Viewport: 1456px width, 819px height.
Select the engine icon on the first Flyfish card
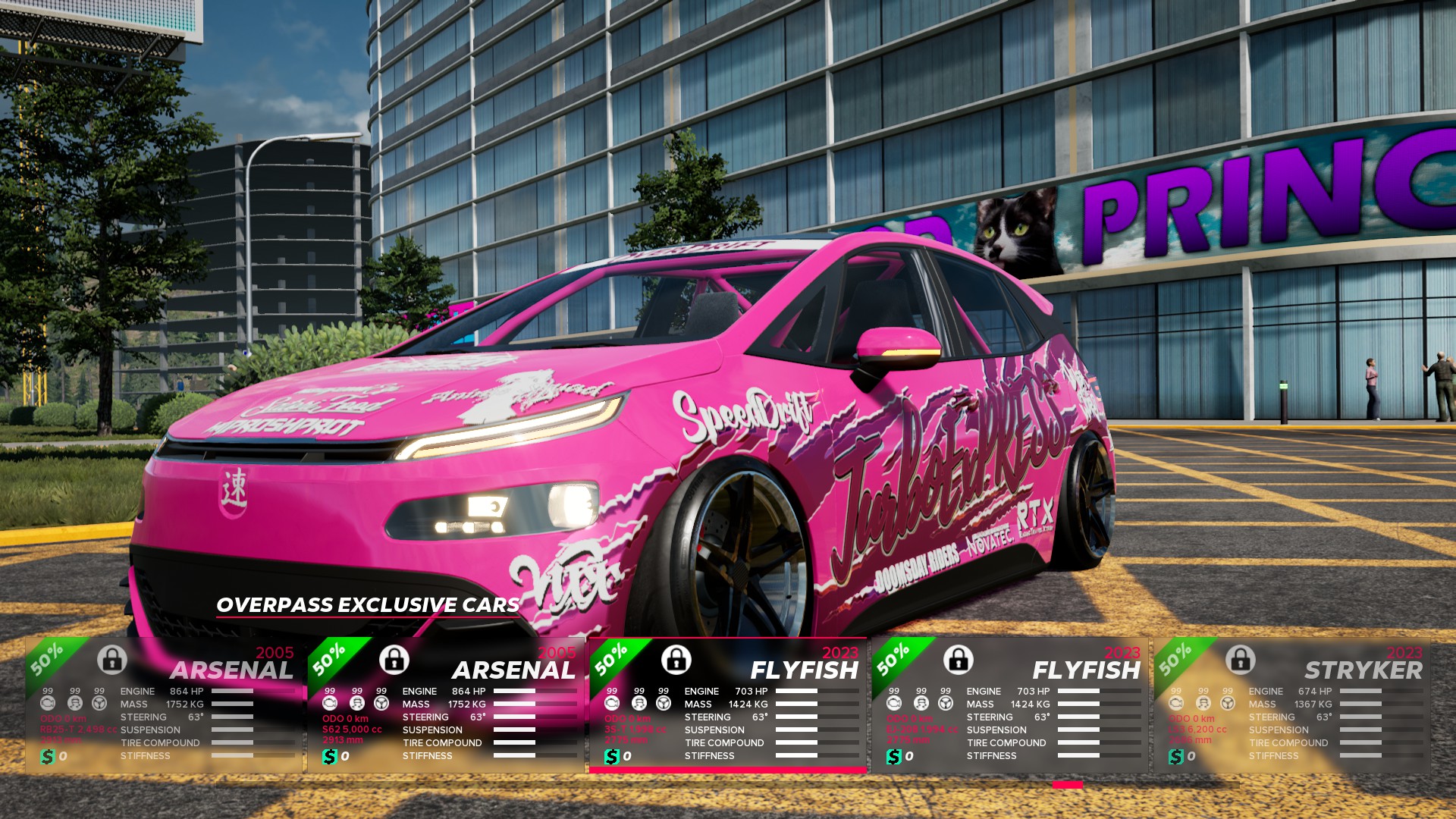[611, 704]
